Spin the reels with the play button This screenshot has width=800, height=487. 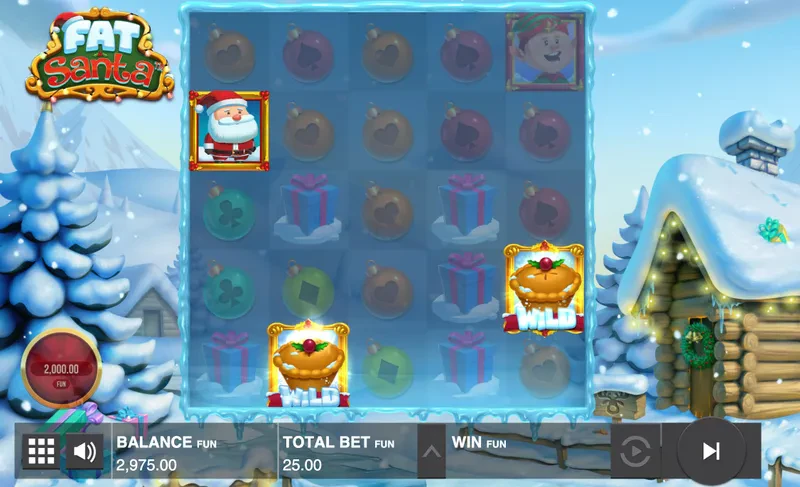tap(710, 451)
